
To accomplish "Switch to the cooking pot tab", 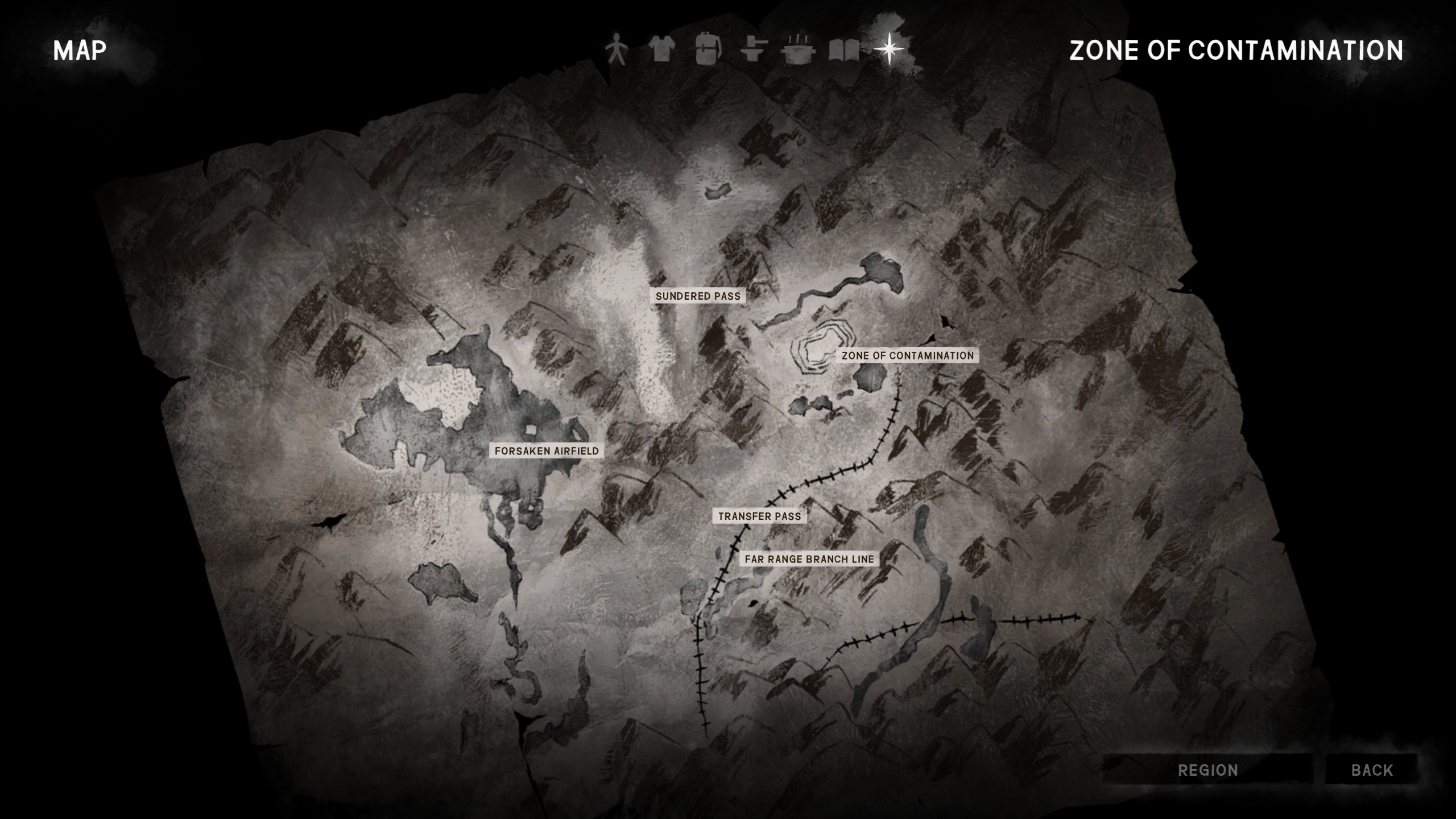I will click(800, 49).
